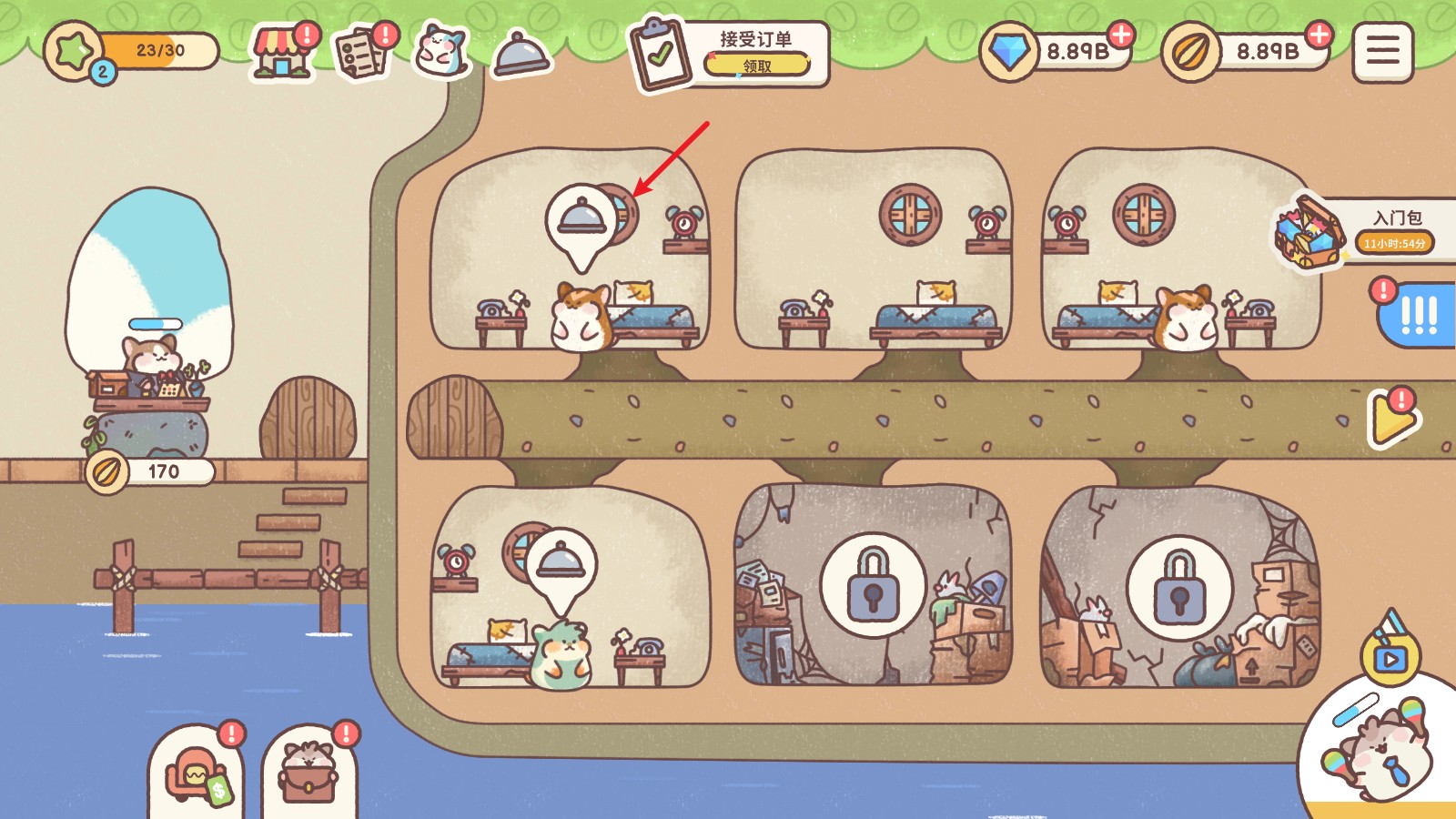
Task: Add more sunflower seeds
Action: pos(1318,35)
